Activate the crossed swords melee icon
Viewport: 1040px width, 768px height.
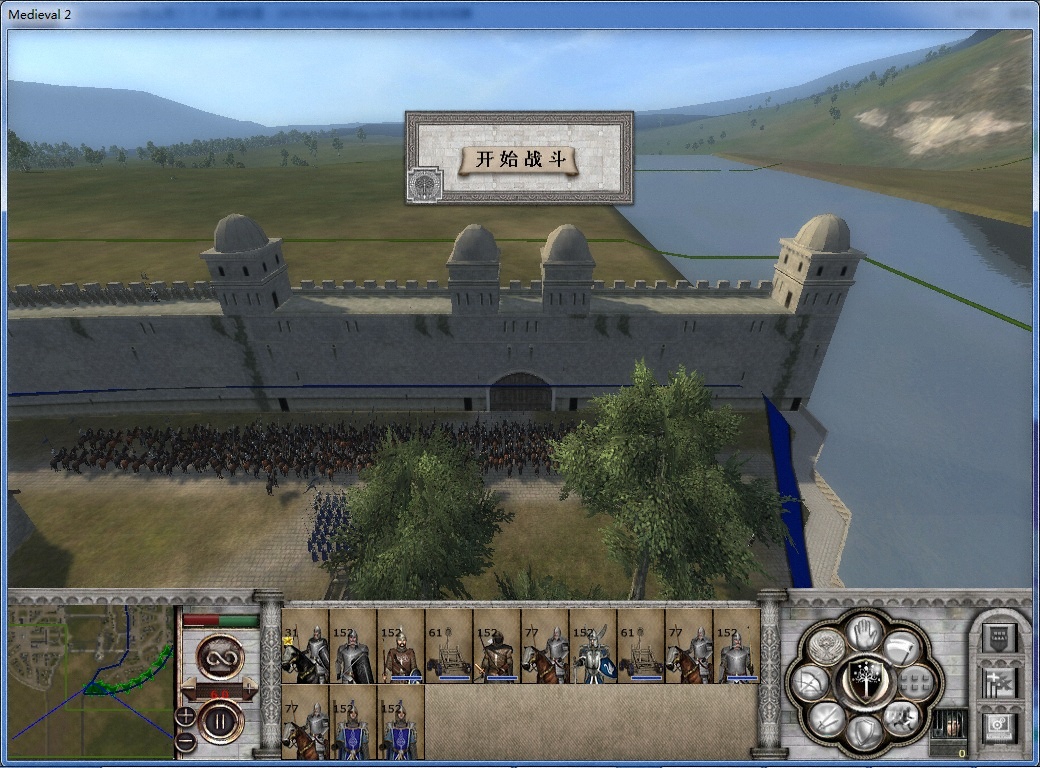(825, 716)
